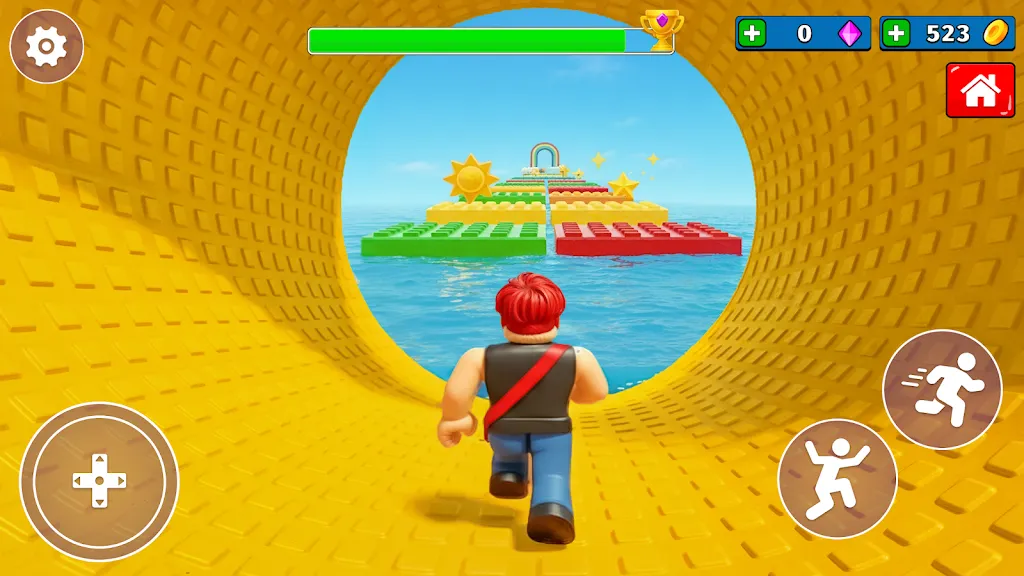Image resolution: width=1024 pixels, height=576 pixels.
Task: Touch the movement joystick pad
Action: click(x=99, y=481)
